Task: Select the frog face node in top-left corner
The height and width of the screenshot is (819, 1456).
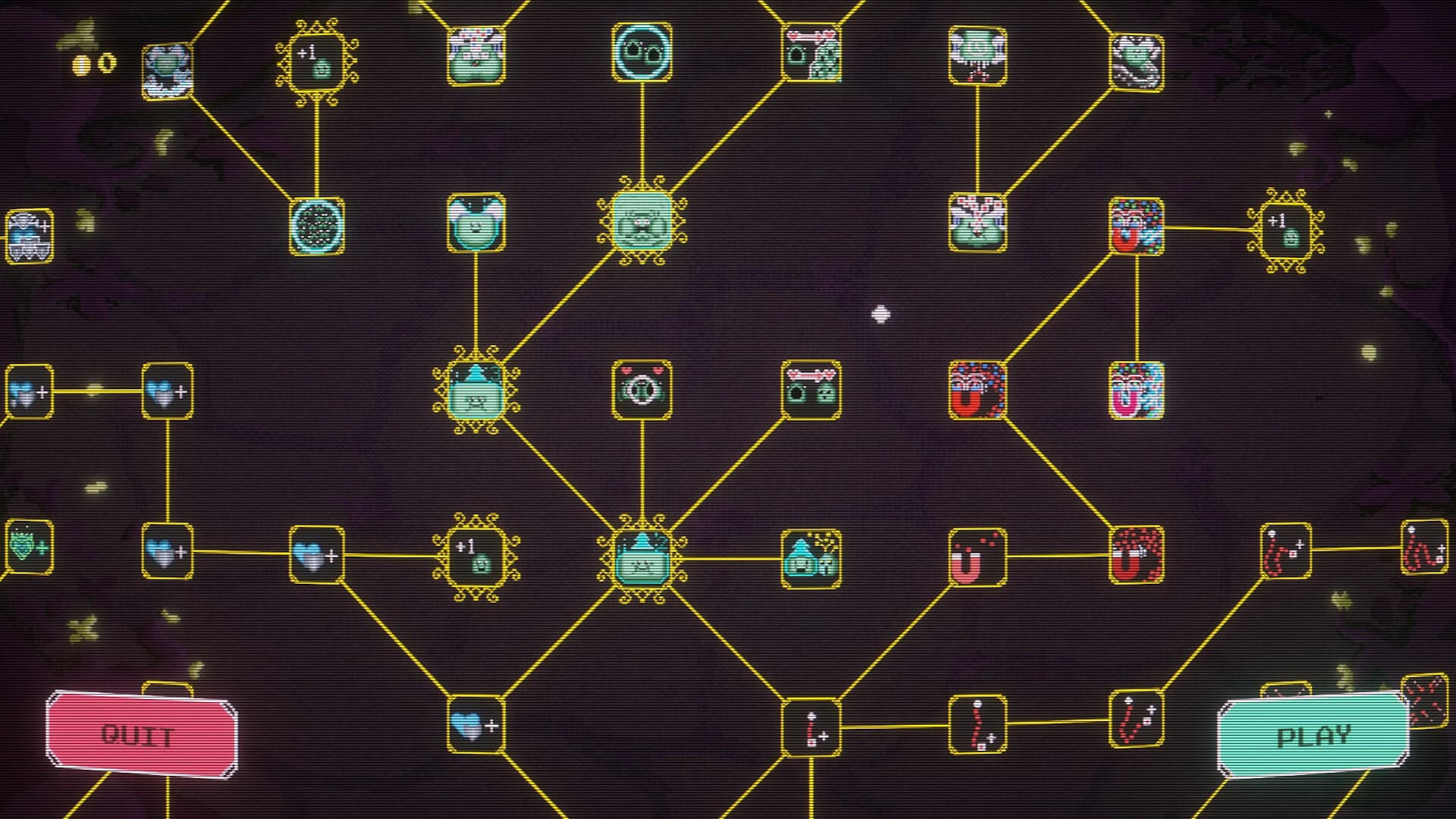Action: point(168,70)
